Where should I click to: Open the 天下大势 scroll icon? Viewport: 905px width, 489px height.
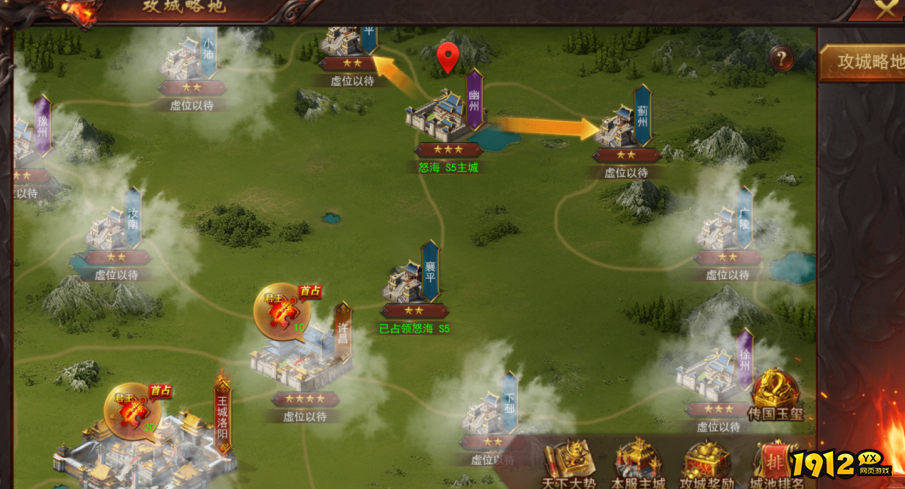(x=569, y=463)
